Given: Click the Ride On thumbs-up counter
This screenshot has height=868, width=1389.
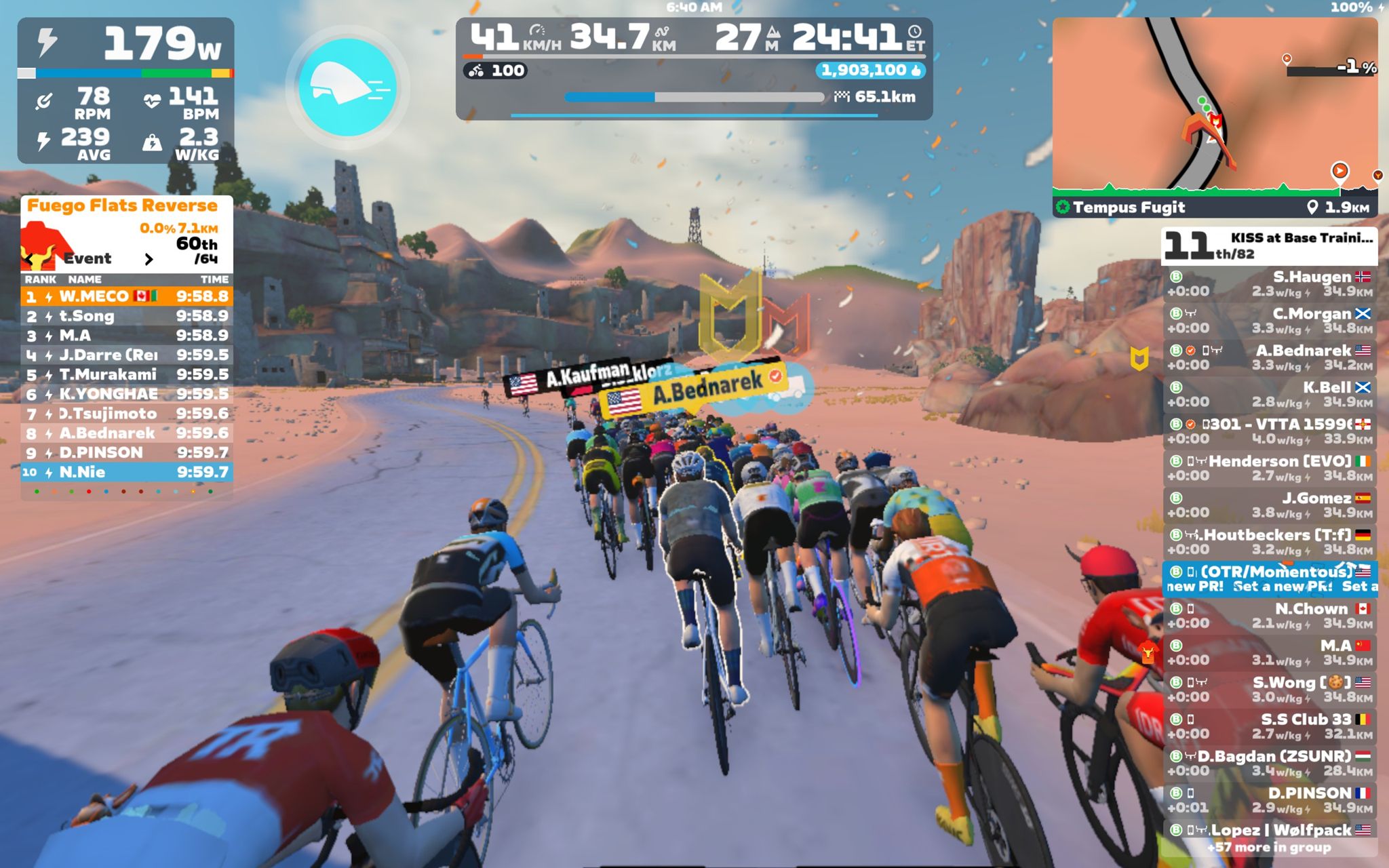Looking at the screenshot, I should (x=870, y=71).
